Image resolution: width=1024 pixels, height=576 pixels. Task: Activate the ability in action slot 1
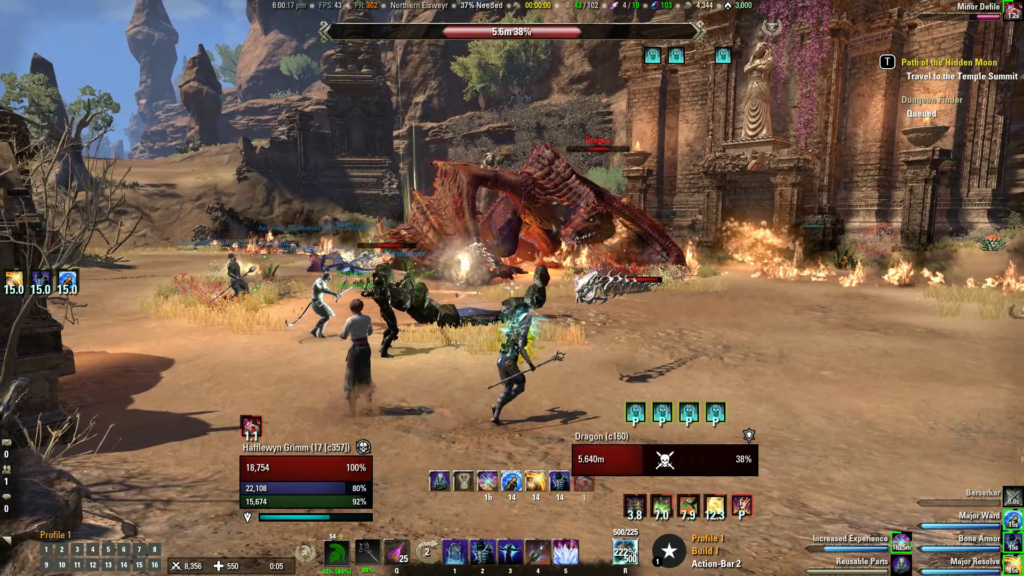pyautogui.click(x=455, y=551)
